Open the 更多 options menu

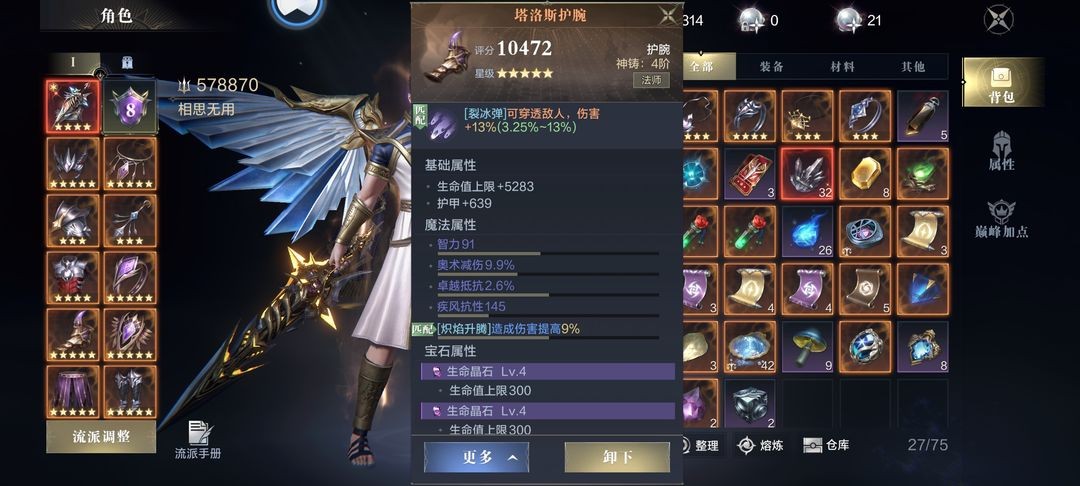[477, 457]
